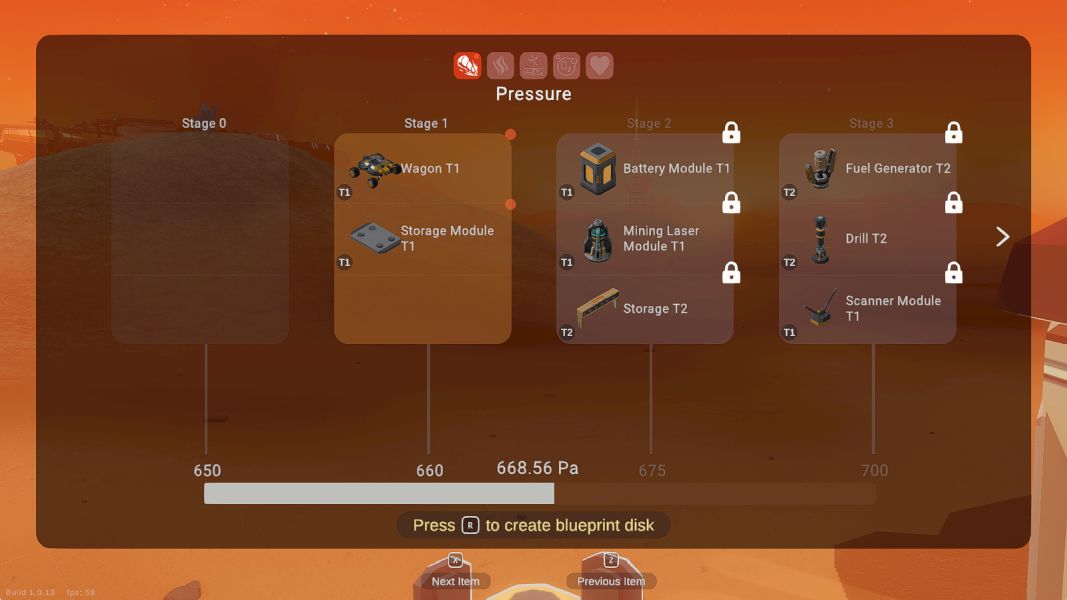Open the heart icon tab
The height and width of the screenshot is (600, 1067).
click(x=599, y=66)
